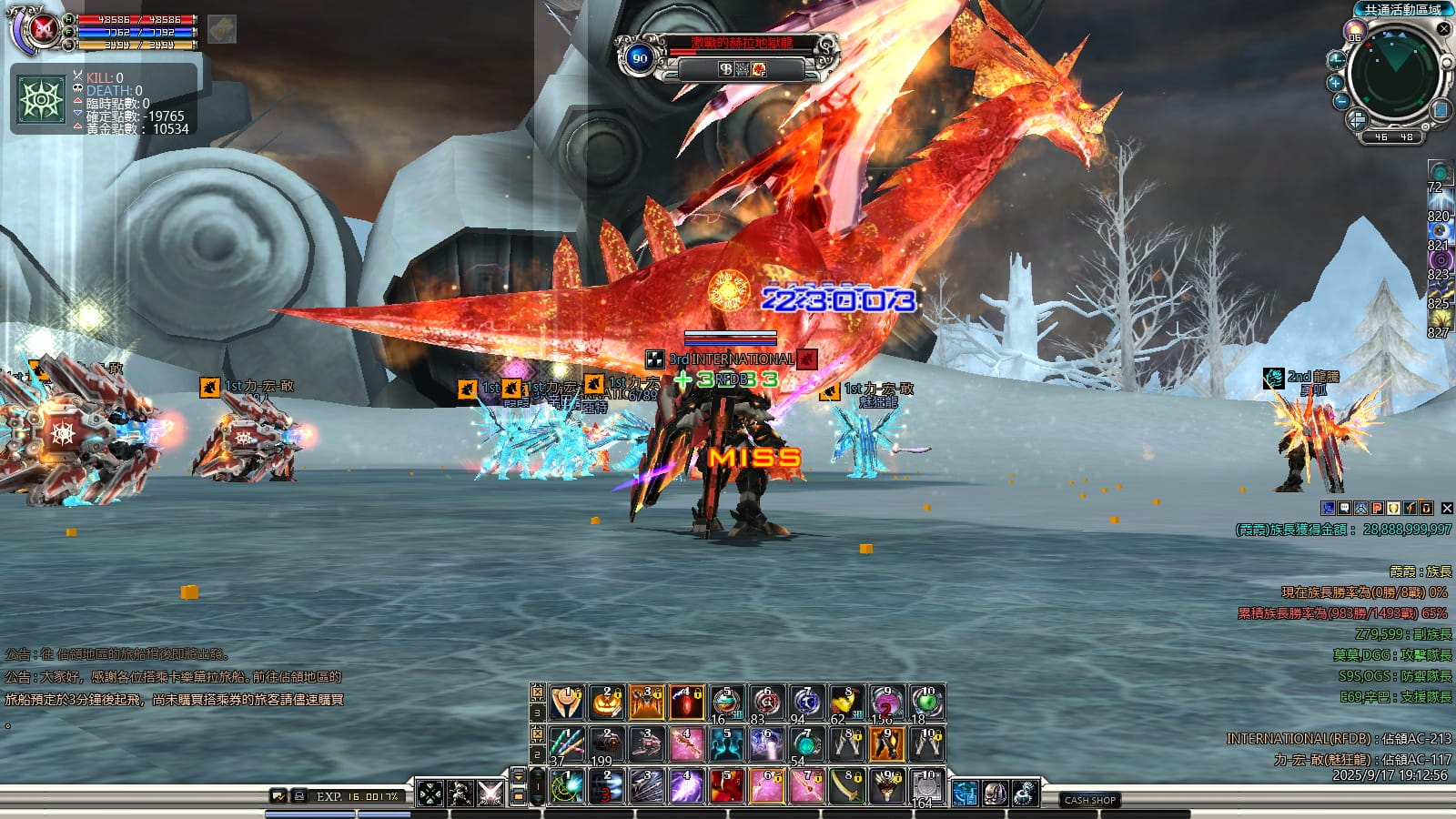Select the green sun-eye guild emblem
The height and width of the screenshot is (819, 1456).
(x=42, y=99)
